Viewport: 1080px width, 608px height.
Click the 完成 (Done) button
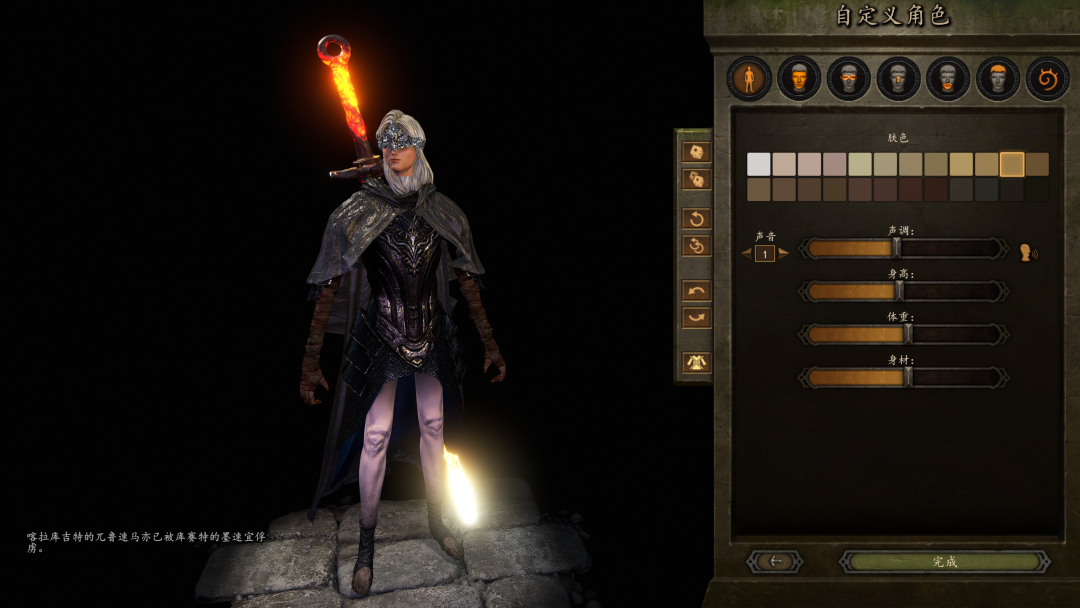click(944, 562)
